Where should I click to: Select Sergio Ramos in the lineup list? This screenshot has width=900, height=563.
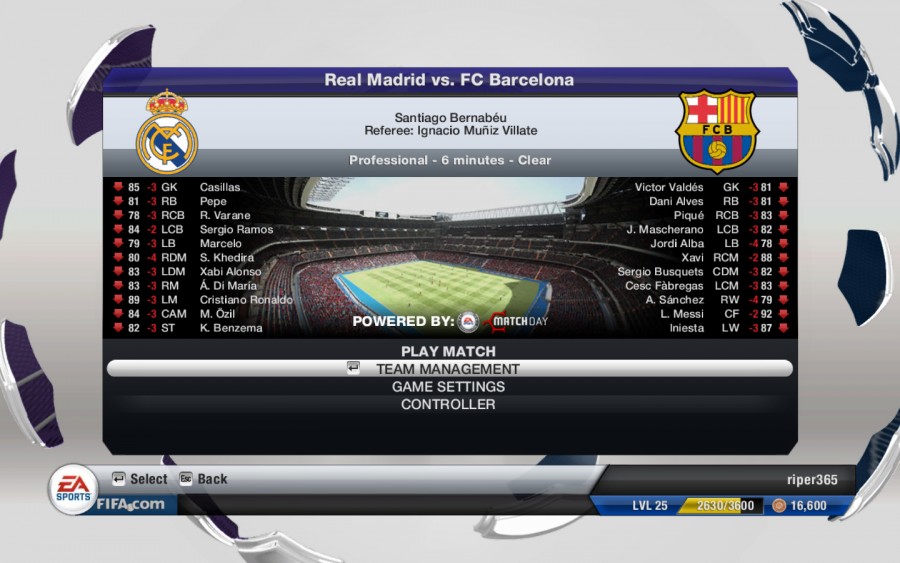coord(236,230)
